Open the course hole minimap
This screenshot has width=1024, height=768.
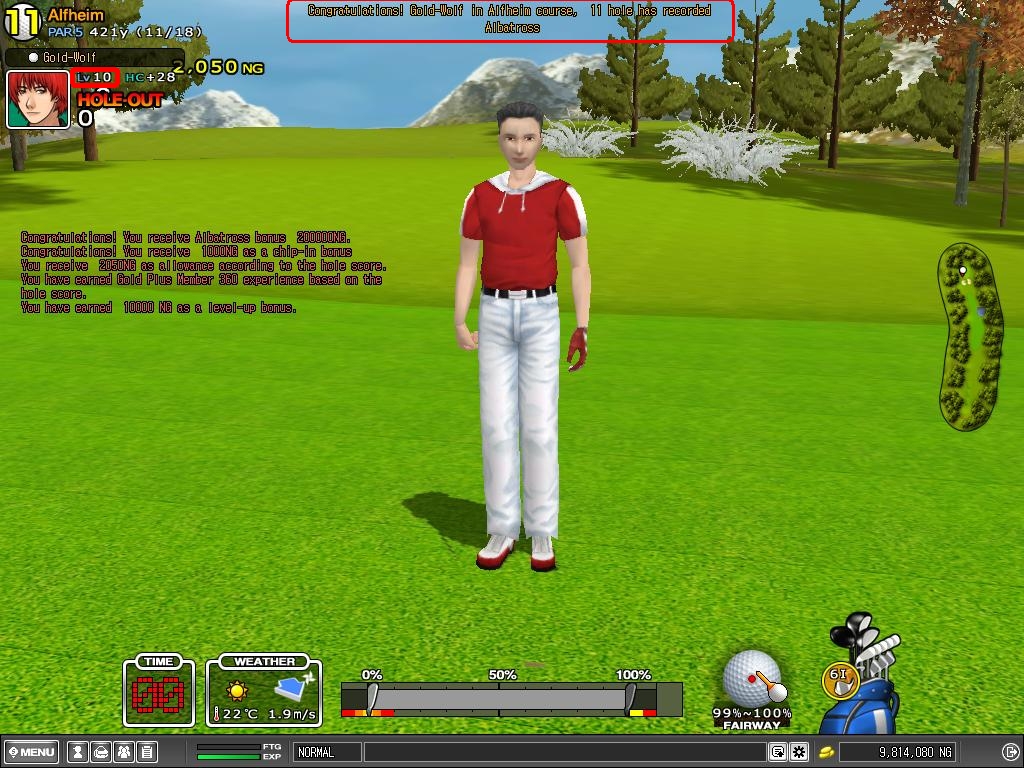[x=969, y=335]
